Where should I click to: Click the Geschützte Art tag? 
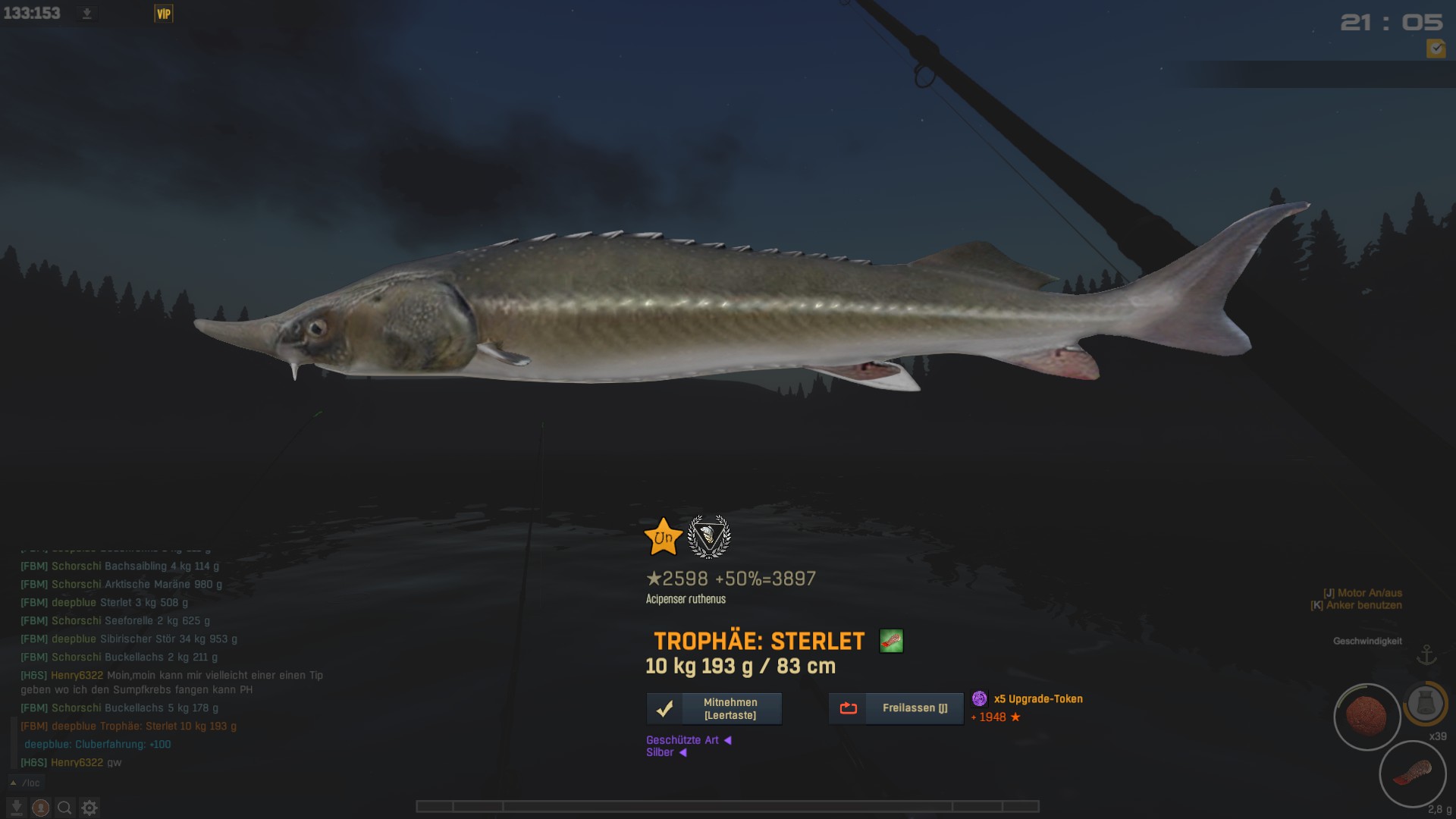pos(682,740)
